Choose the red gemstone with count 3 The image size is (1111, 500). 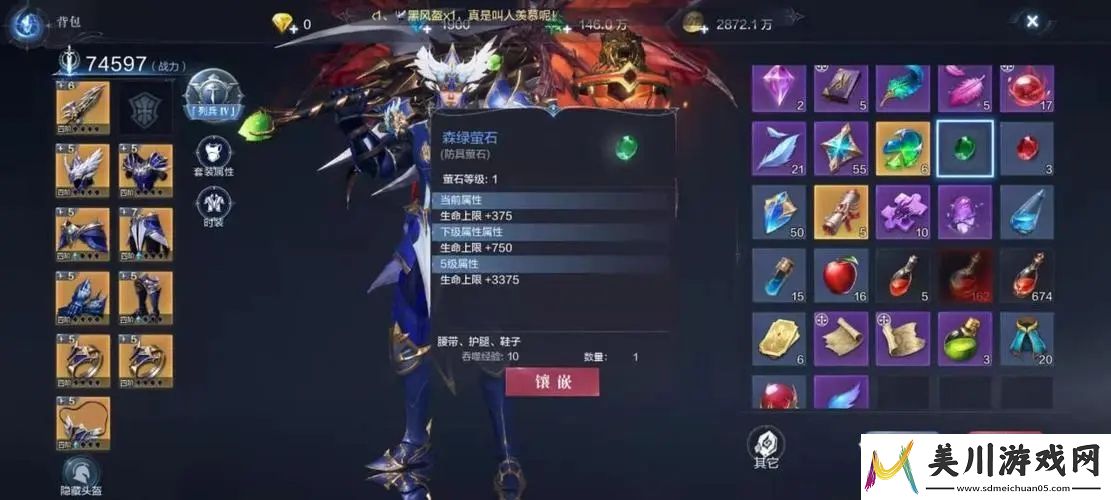(1026, 148)
